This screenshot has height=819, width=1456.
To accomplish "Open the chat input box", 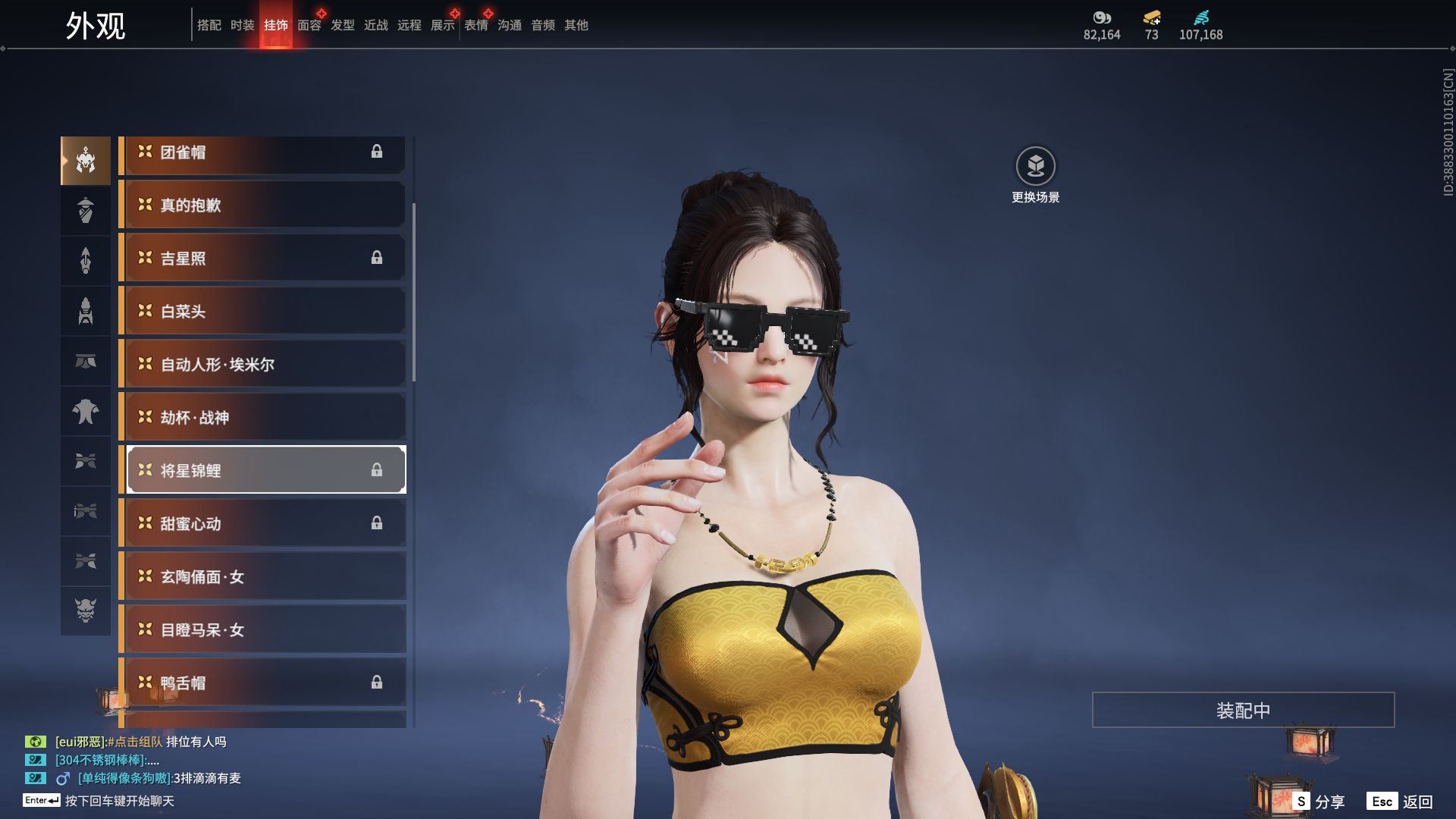I will pos(119,801).
